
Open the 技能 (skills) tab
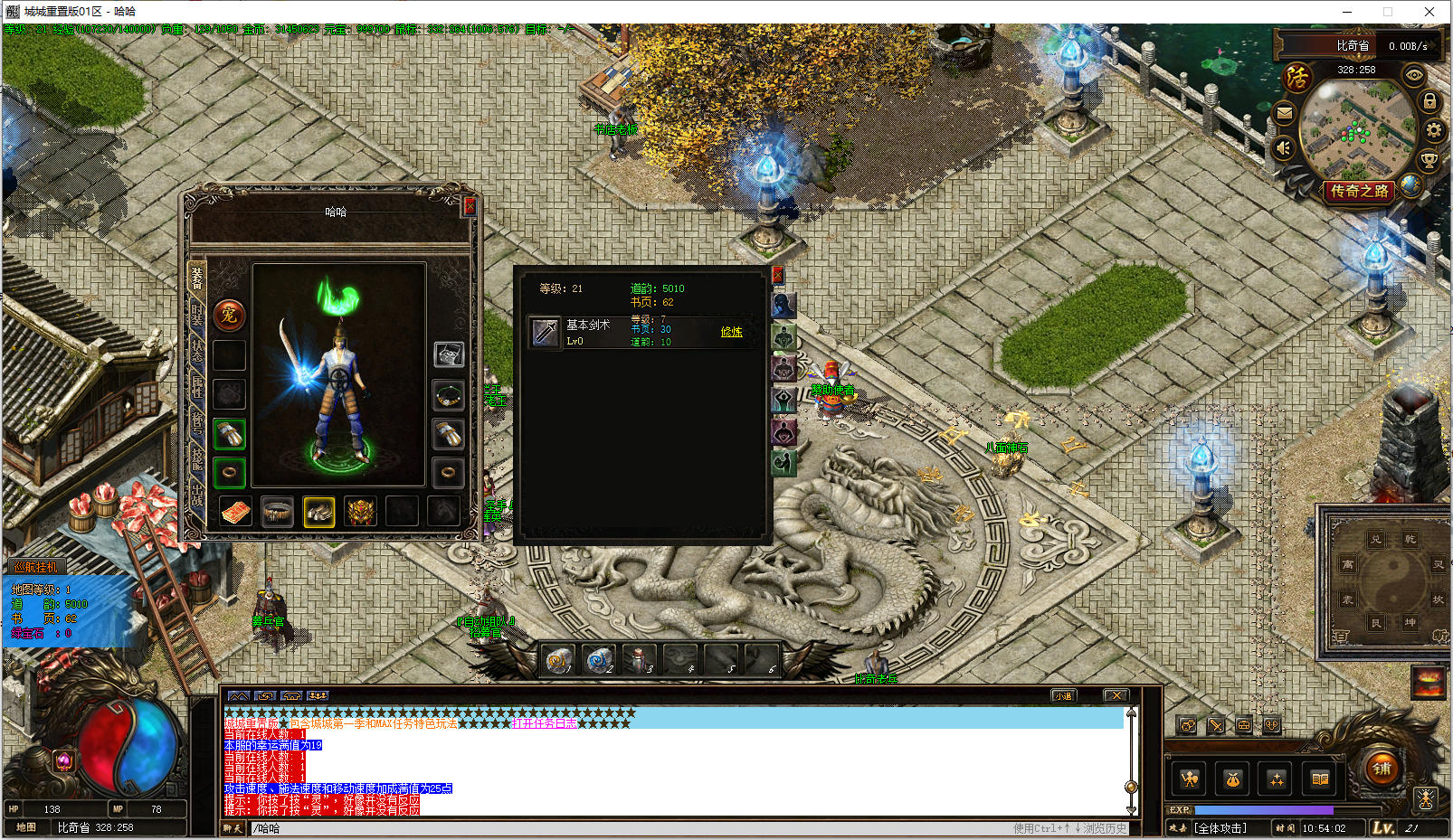pos(196,458)
